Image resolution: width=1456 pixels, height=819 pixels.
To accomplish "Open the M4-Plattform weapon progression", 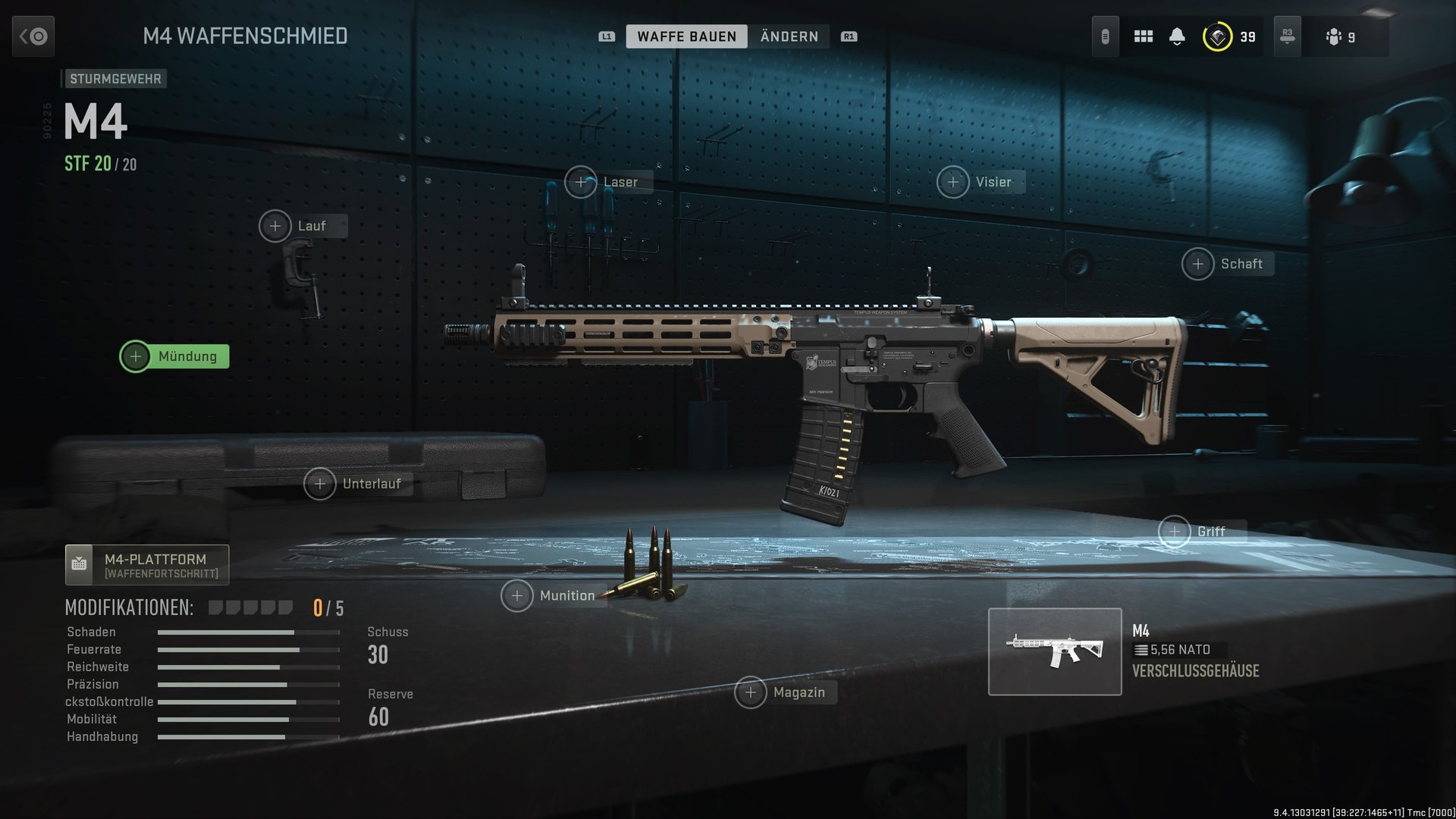I will pos(146,564).
